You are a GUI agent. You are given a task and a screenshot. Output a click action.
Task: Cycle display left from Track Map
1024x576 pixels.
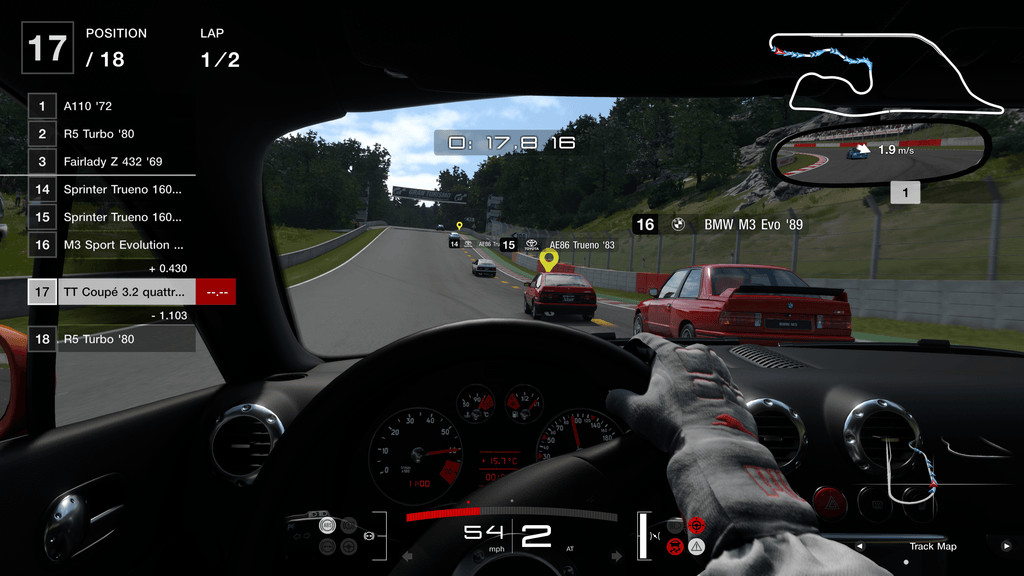859,546
